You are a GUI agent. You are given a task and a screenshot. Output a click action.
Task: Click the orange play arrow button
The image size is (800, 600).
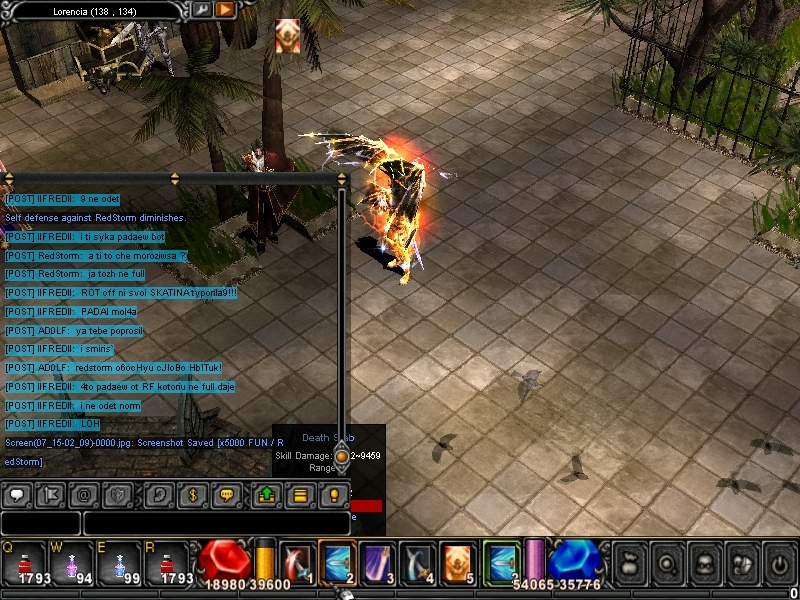coord(225,9)
